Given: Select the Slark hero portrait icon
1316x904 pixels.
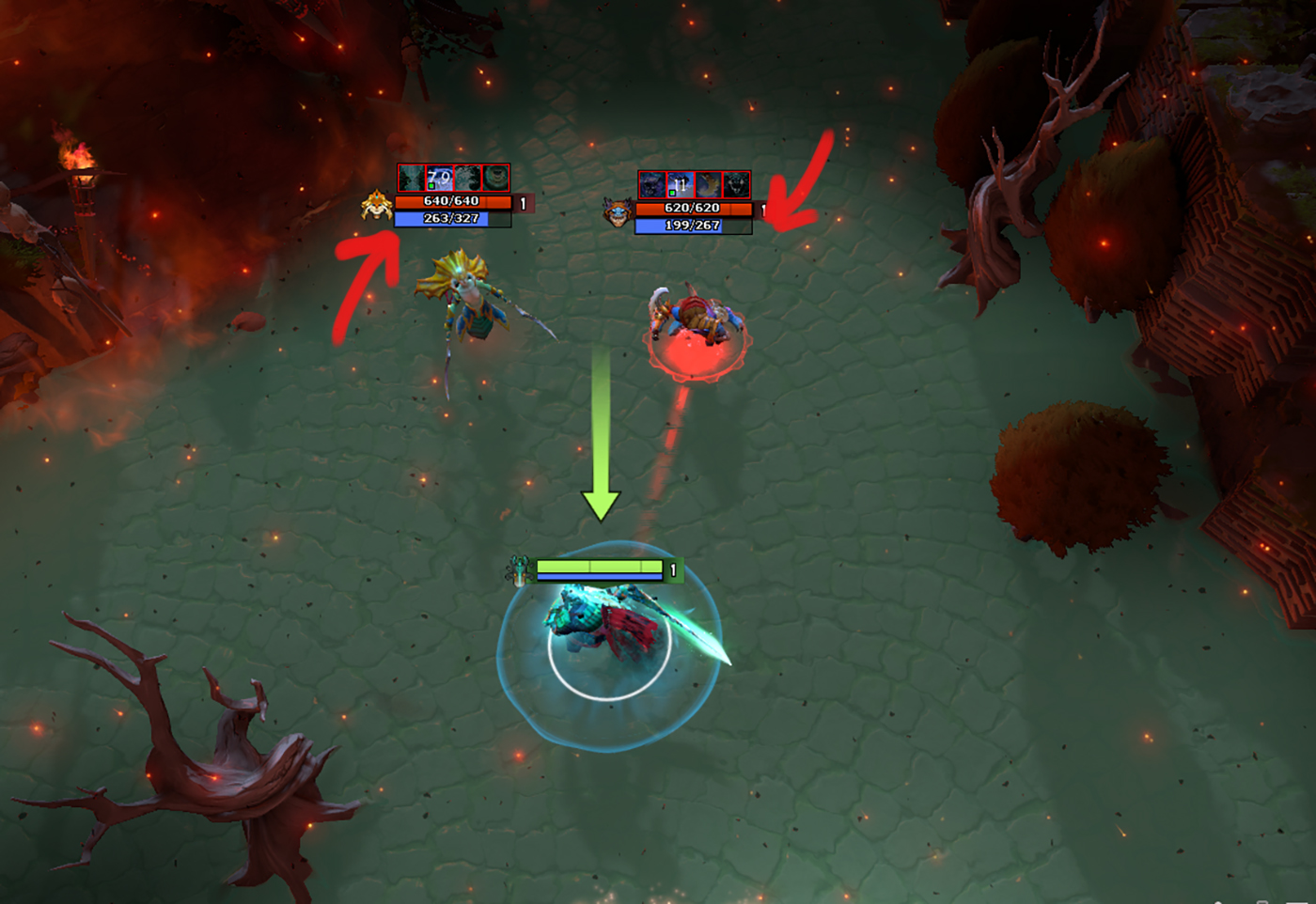Looking at the screenshot, I should tap(618, 212).
